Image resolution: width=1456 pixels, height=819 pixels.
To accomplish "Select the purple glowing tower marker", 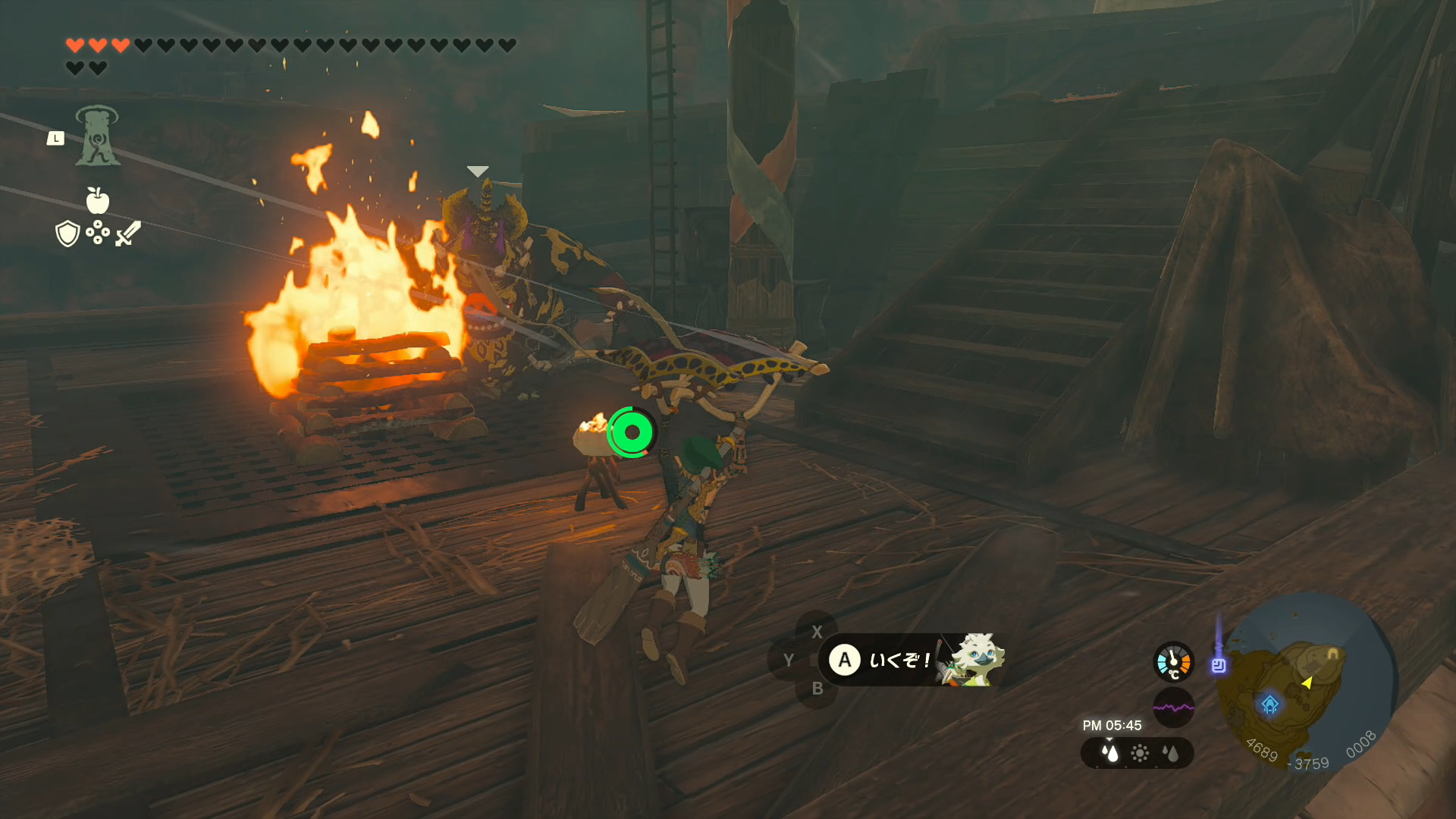I will [x=1219, y=664].
